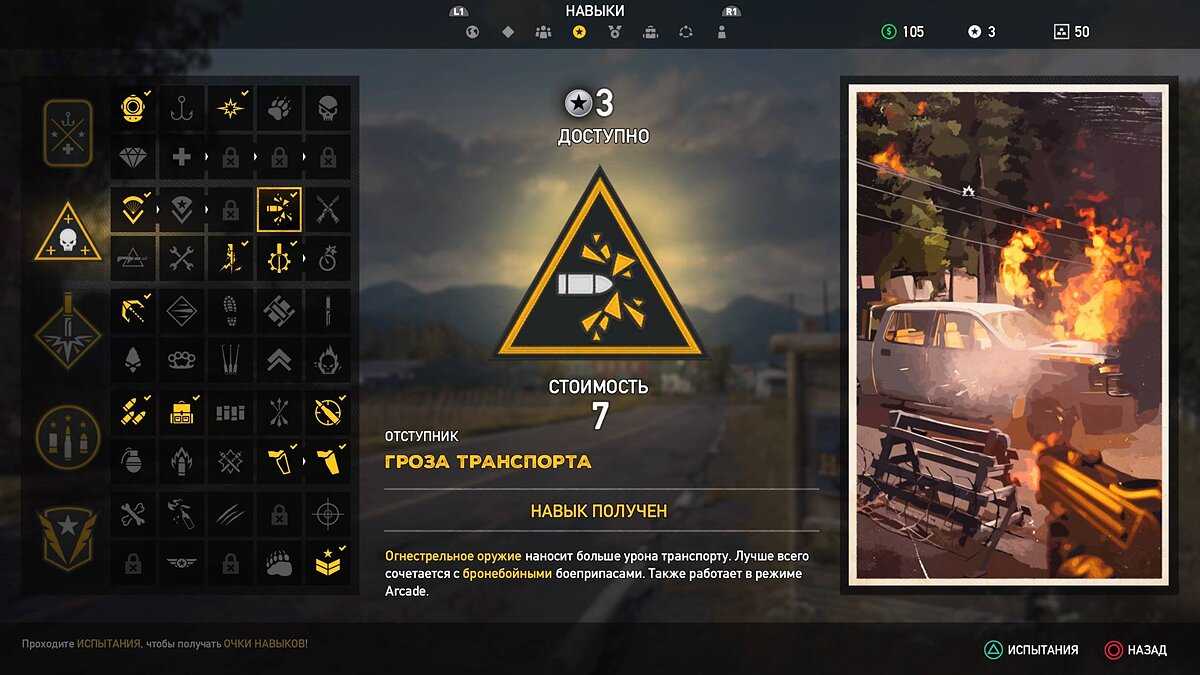
Task: Pick the animal paw print skill
Action: pos(278,107)
